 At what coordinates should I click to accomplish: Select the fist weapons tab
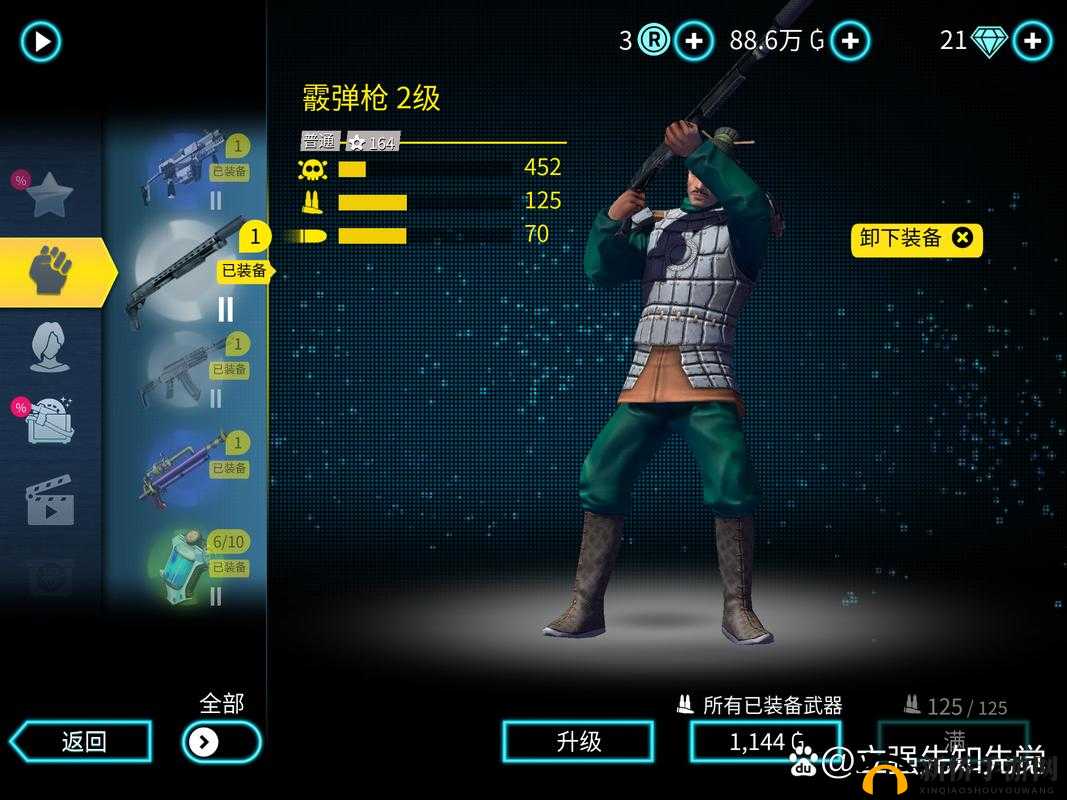[50, 271]
